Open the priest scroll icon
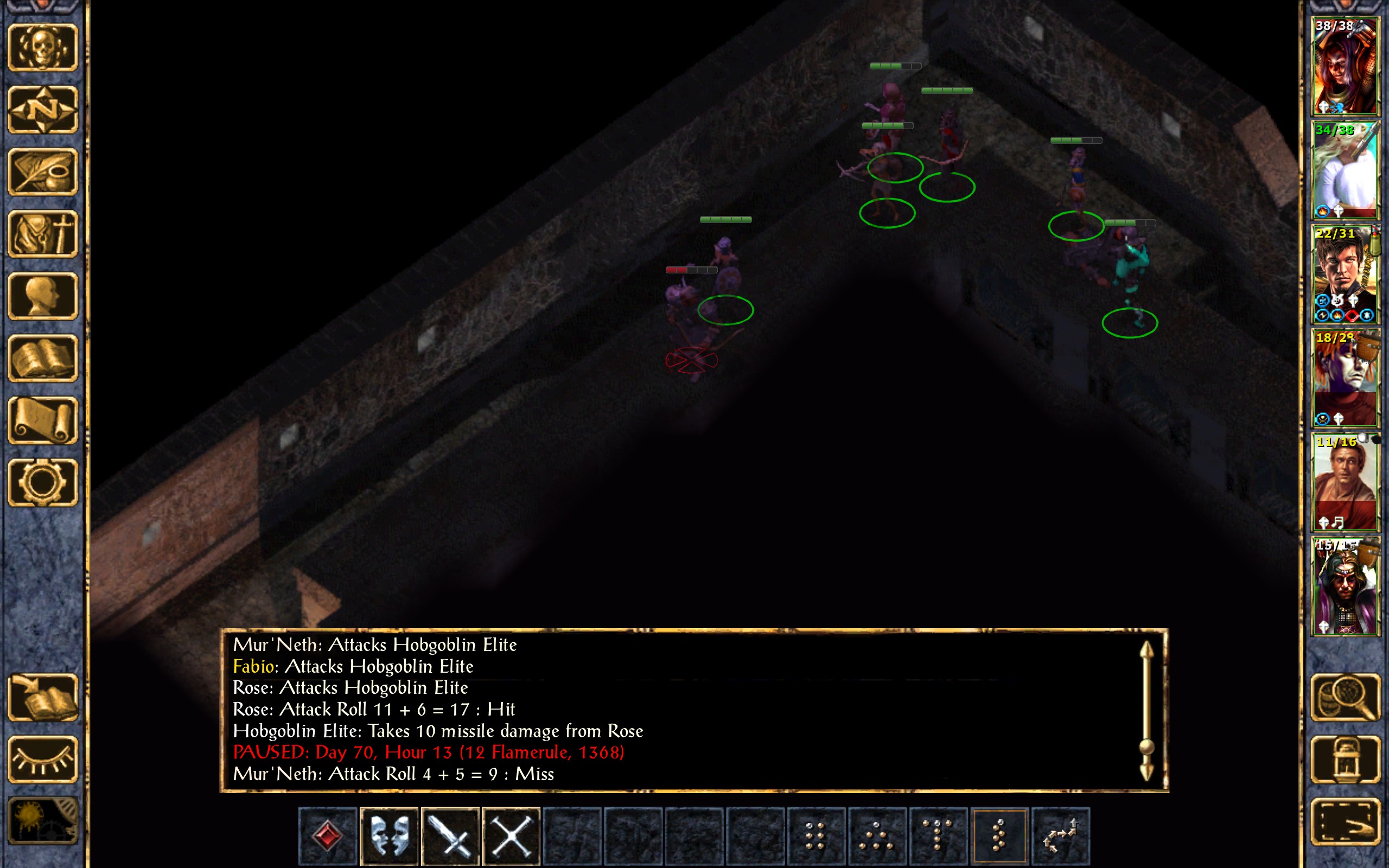Viewport: 1389px width, 868px height. (x=43, y=420)
